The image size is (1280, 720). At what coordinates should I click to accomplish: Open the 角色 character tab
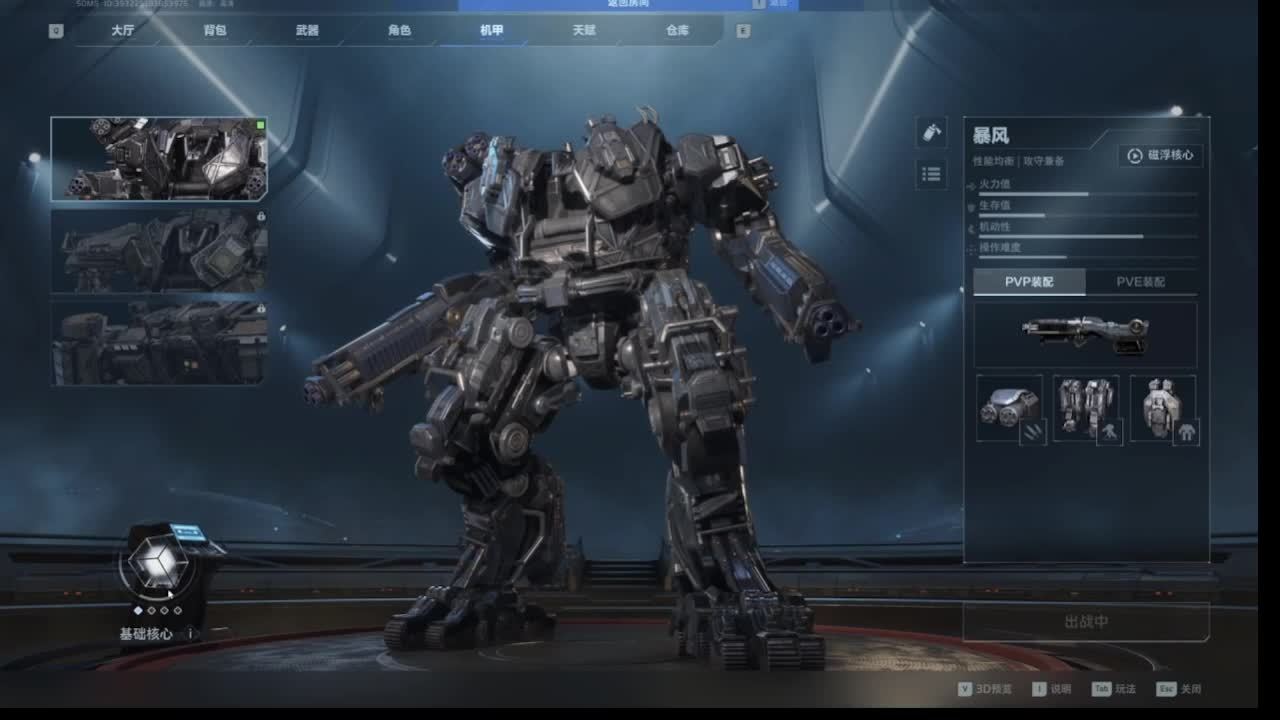[x=399, y=31]
